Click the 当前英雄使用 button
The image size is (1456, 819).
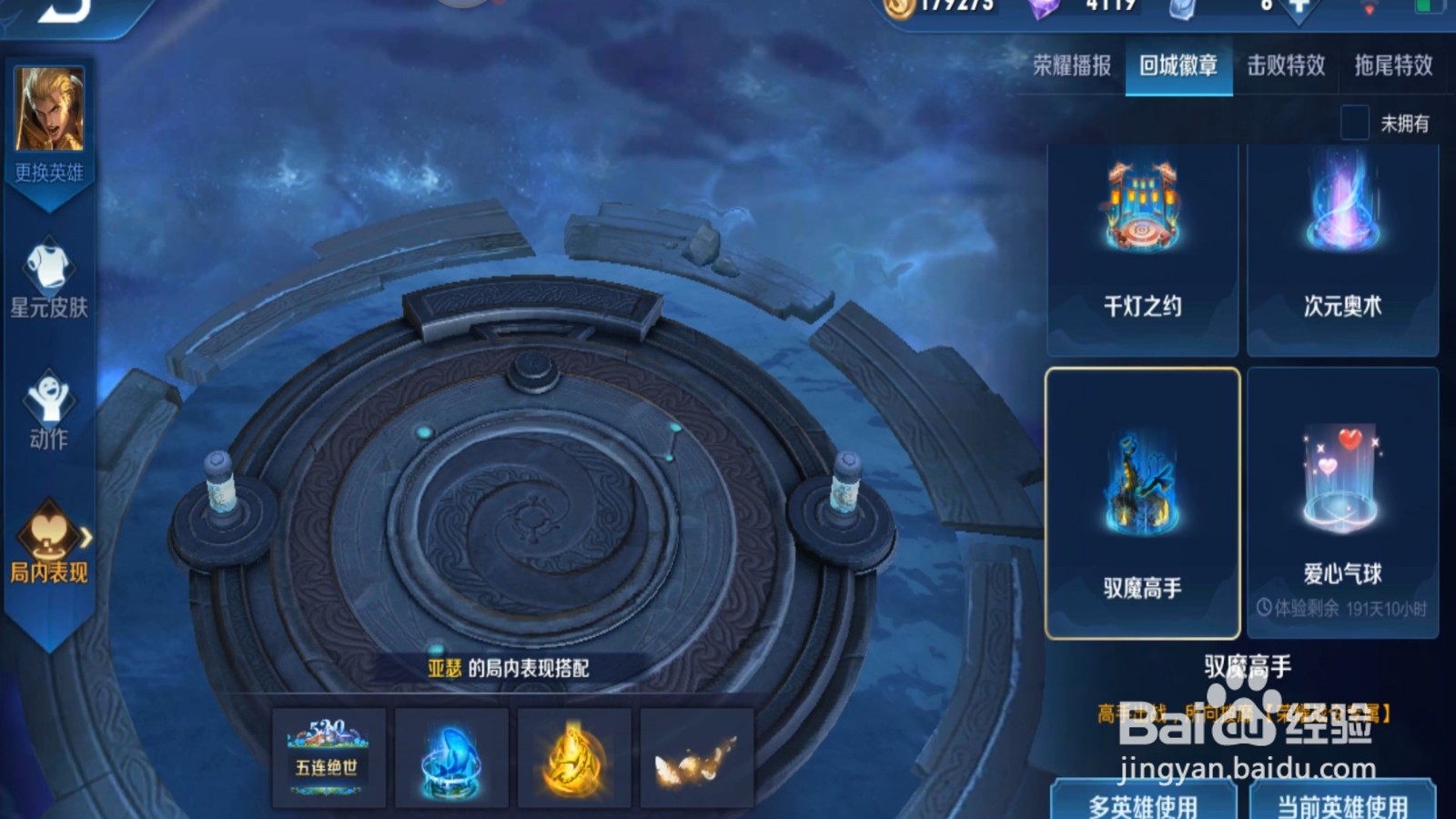pos(1341,805)
